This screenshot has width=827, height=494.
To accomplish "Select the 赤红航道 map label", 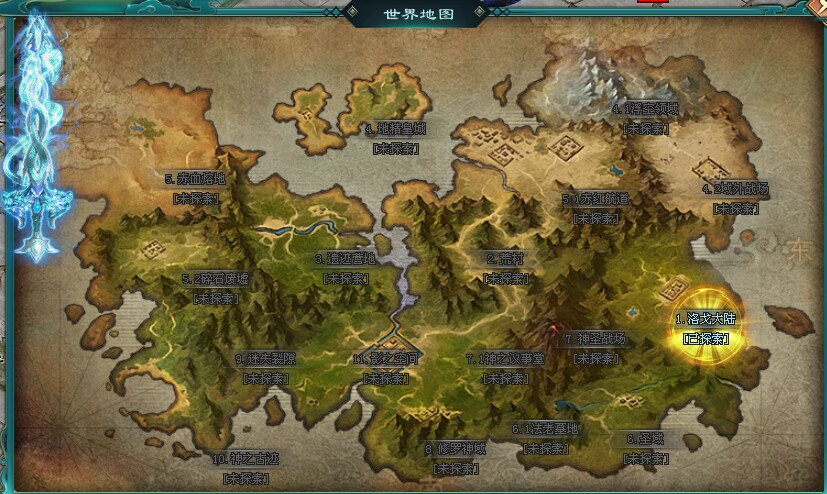I will point(597,199).
